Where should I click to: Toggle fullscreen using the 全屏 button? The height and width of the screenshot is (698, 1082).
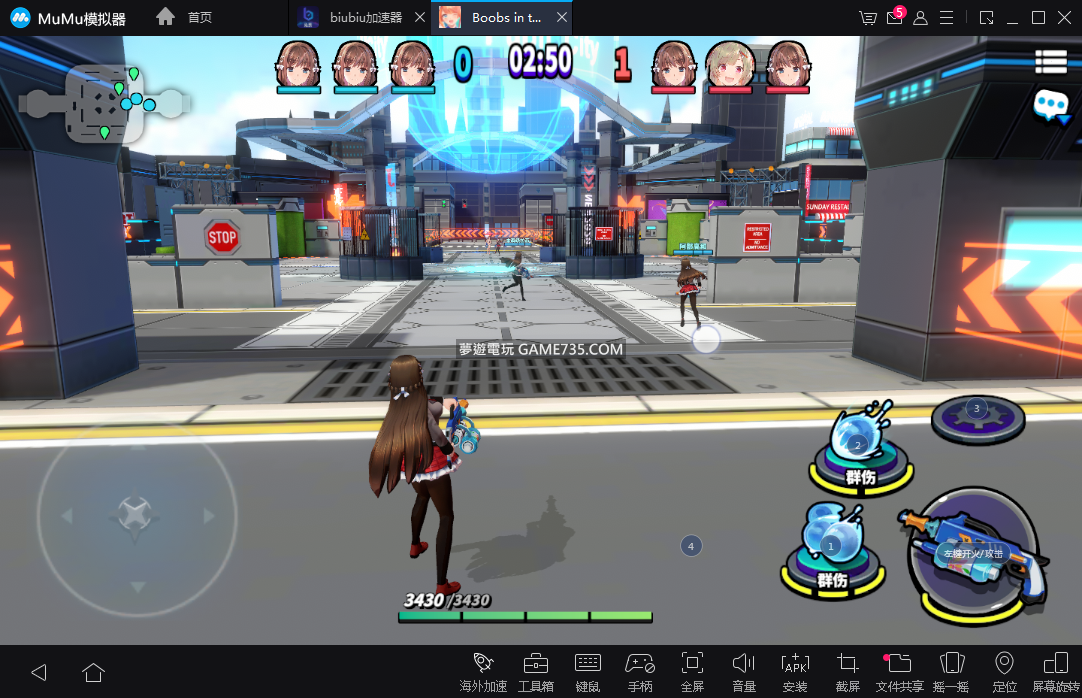pos(692,671)
